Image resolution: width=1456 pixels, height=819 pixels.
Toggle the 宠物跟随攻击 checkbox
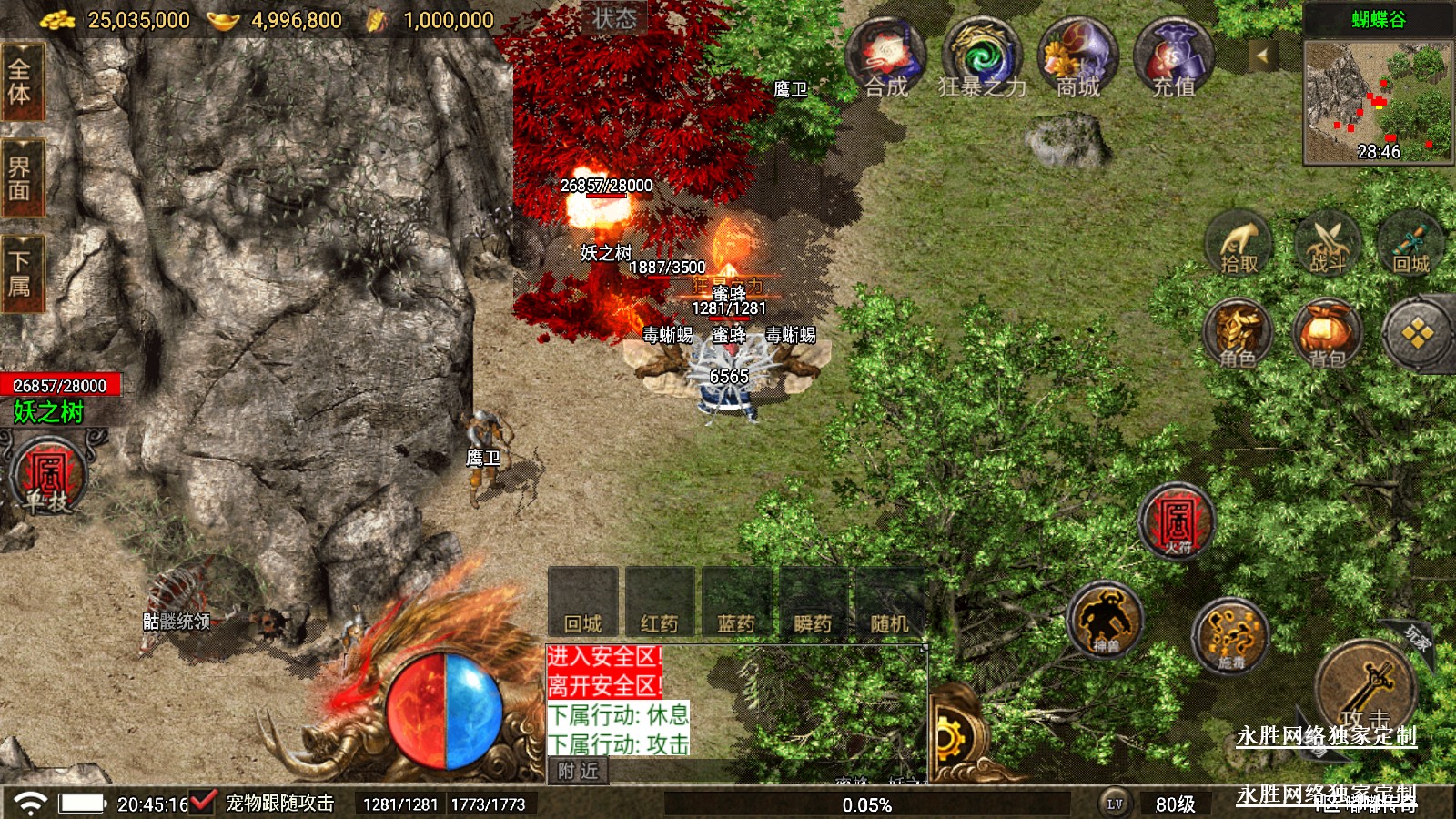203,803
